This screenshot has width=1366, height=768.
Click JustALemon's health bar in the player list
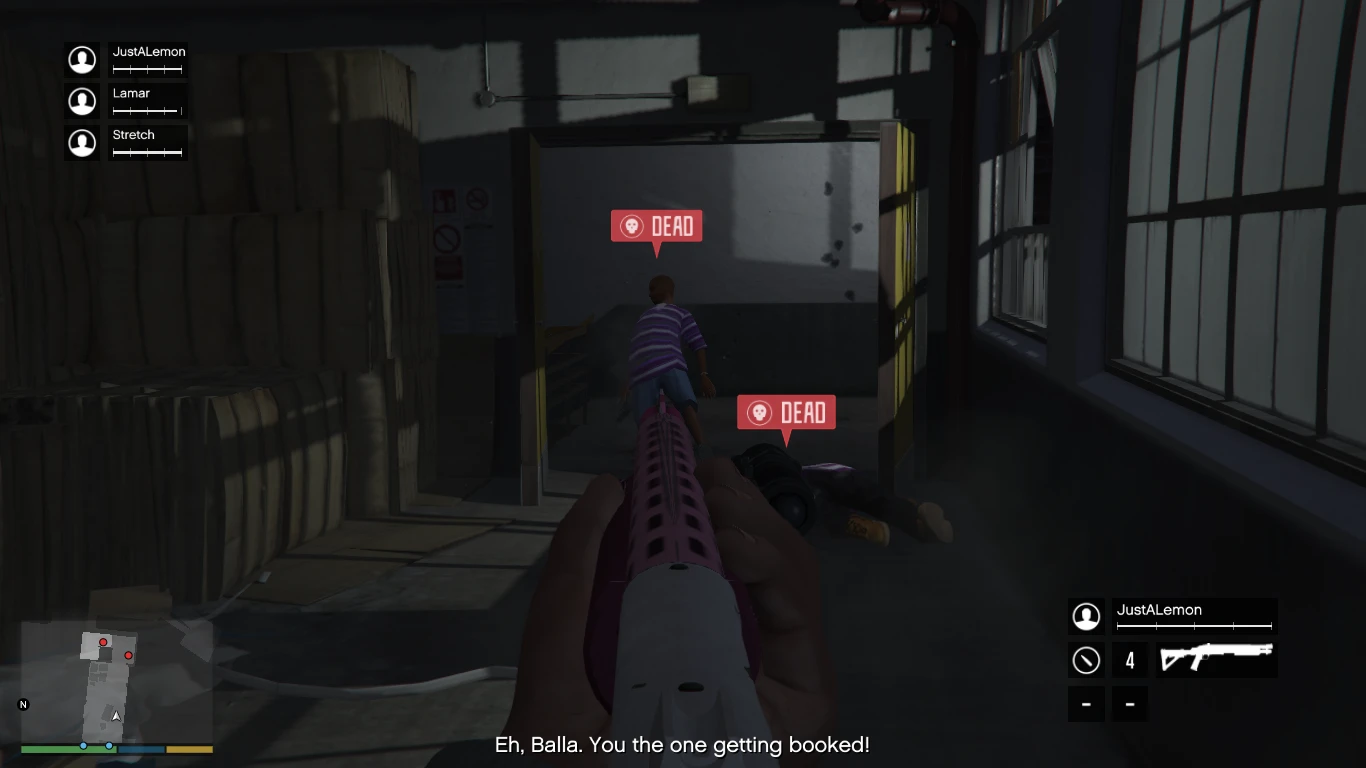coord(147,68)
